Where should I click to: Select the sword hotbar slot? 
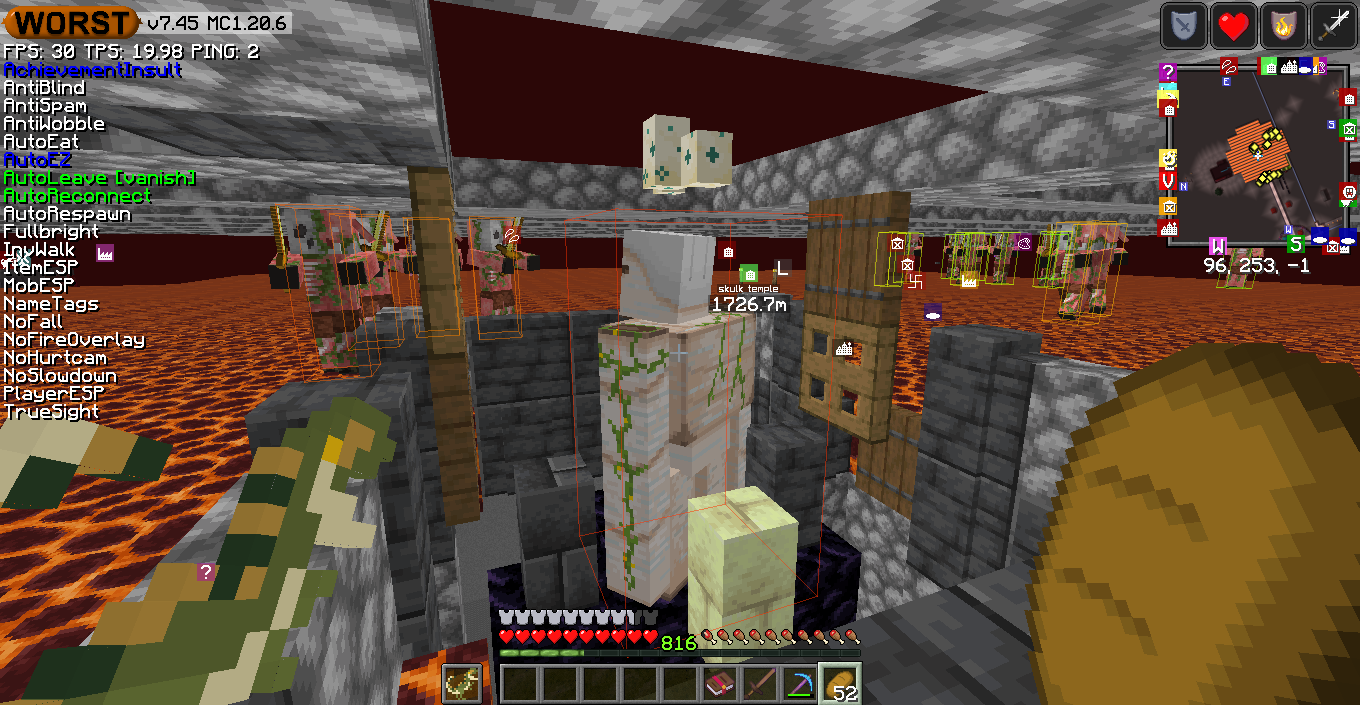click(x=759, y=684)
